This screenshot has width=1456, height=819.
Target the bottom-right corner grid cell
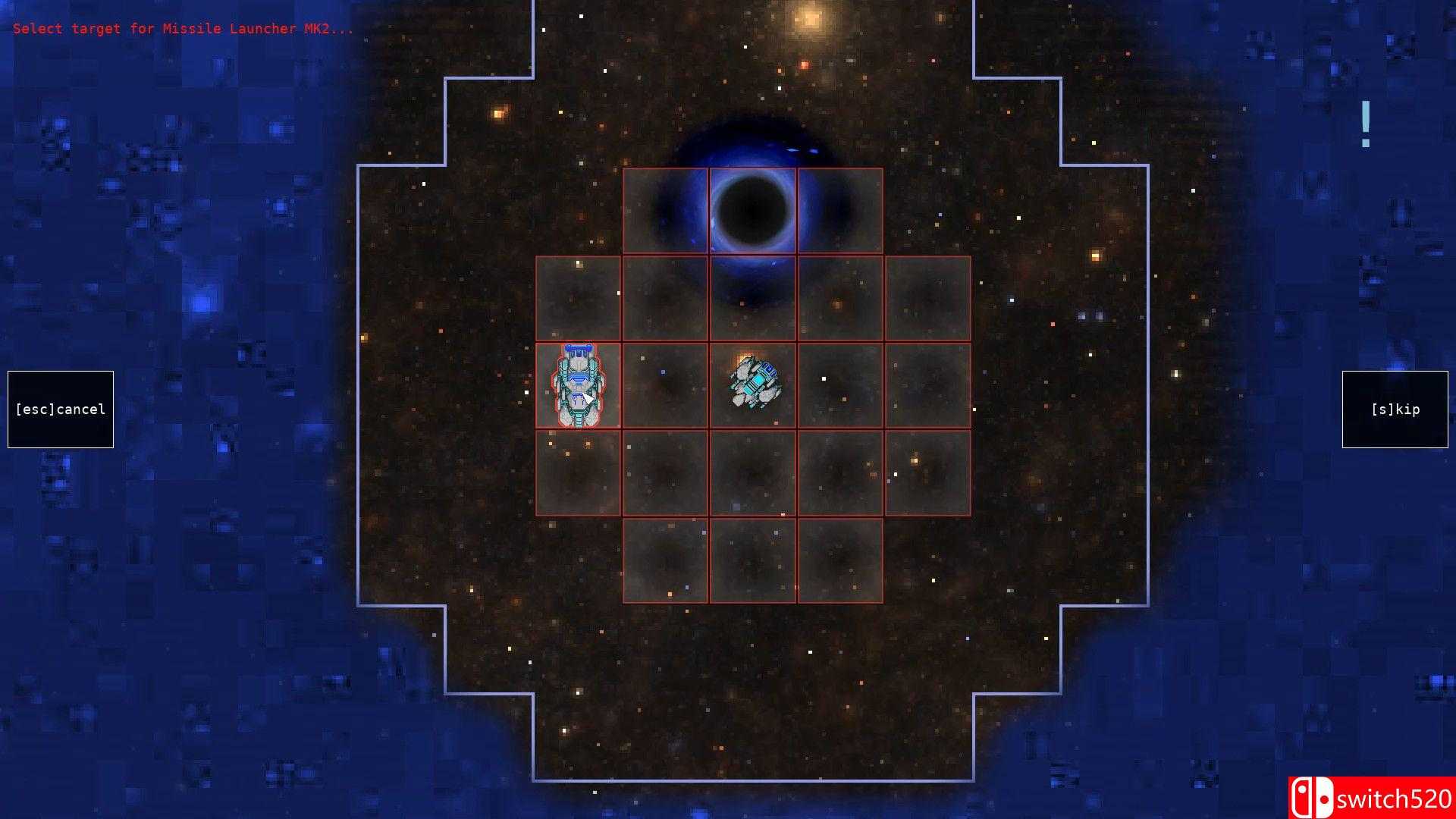coord(839,560)
